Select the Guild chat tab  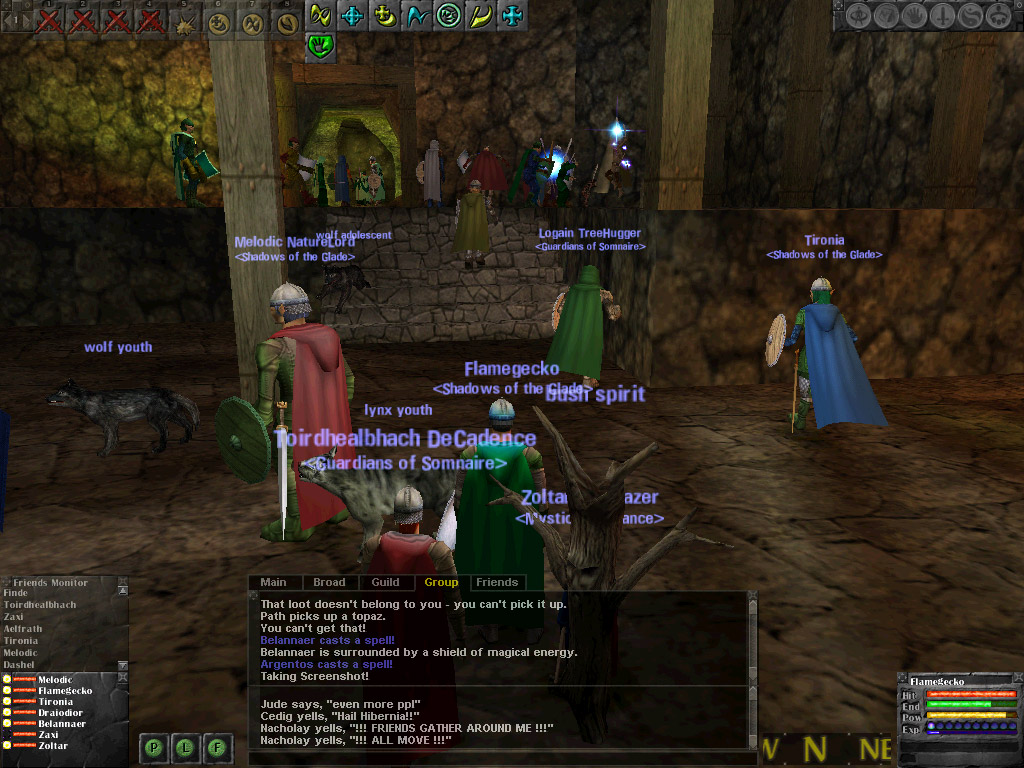[385, 582]
